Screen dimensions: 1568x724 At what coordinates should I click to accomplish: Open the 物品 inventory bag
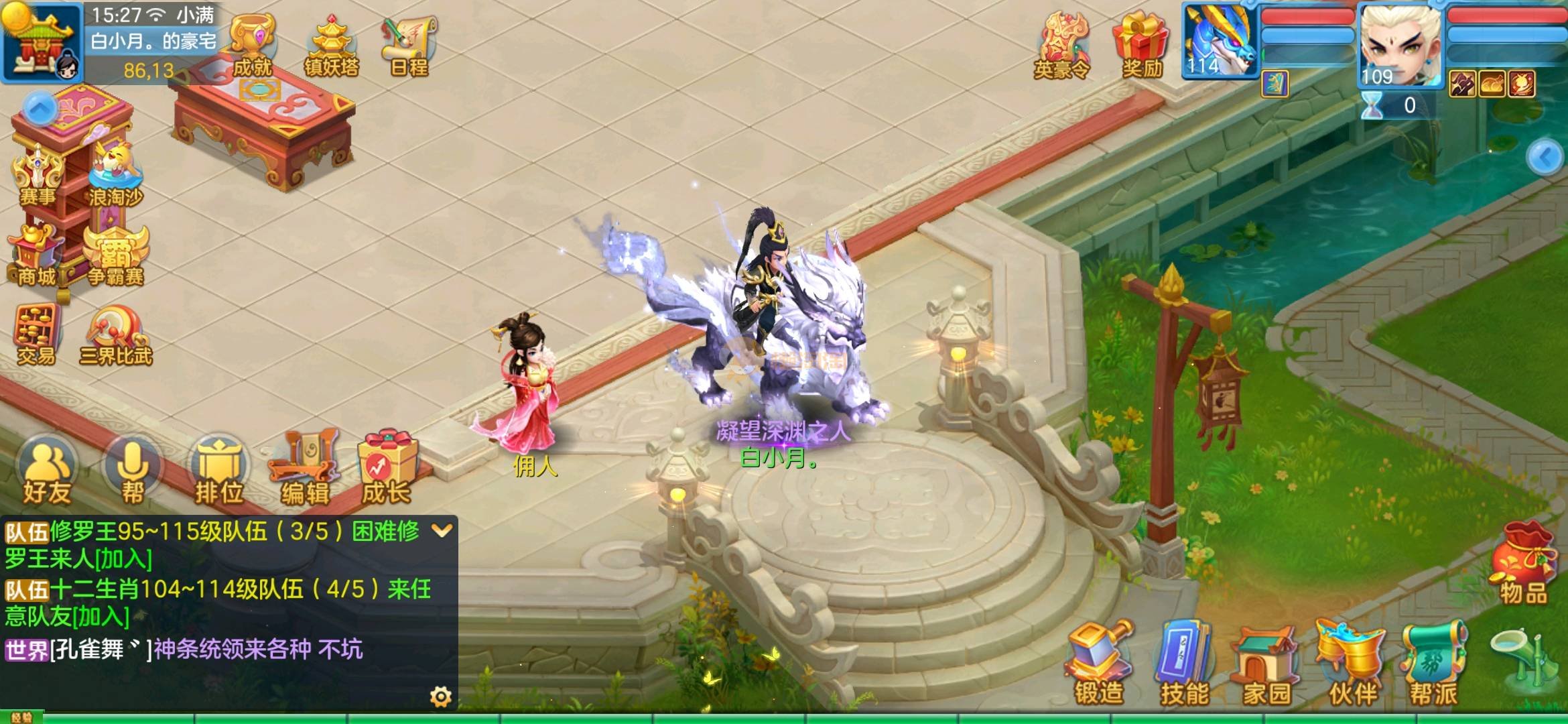tap(1522, 563)
